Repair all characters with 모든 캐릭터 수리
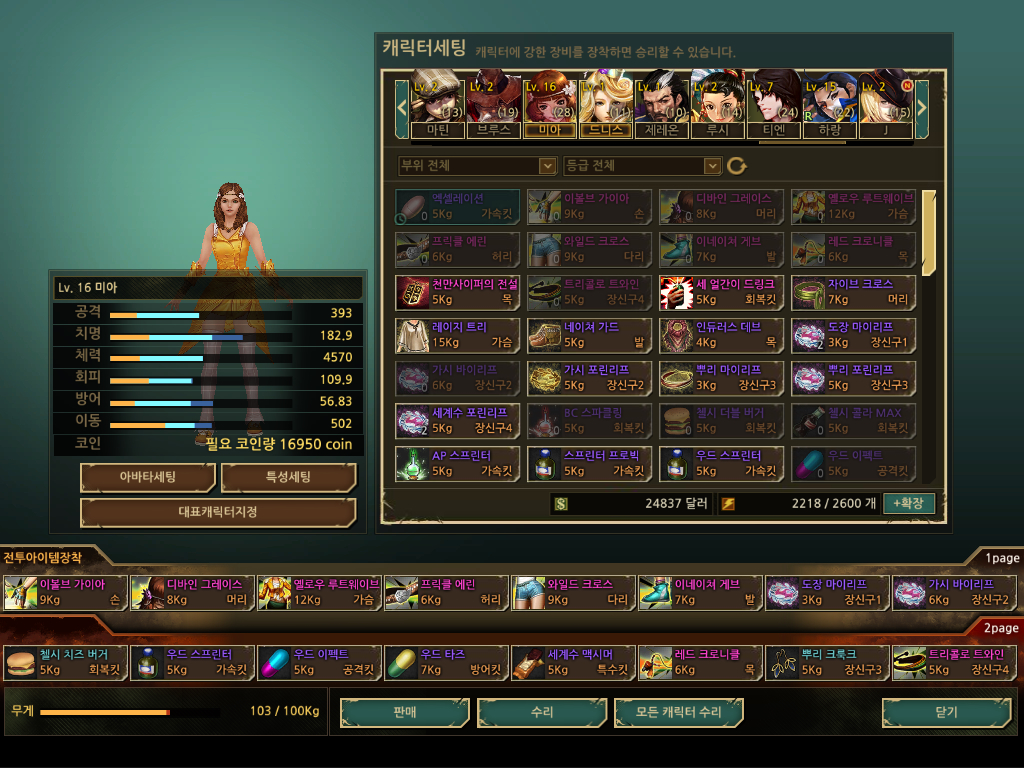 click(x=679, y=712)
